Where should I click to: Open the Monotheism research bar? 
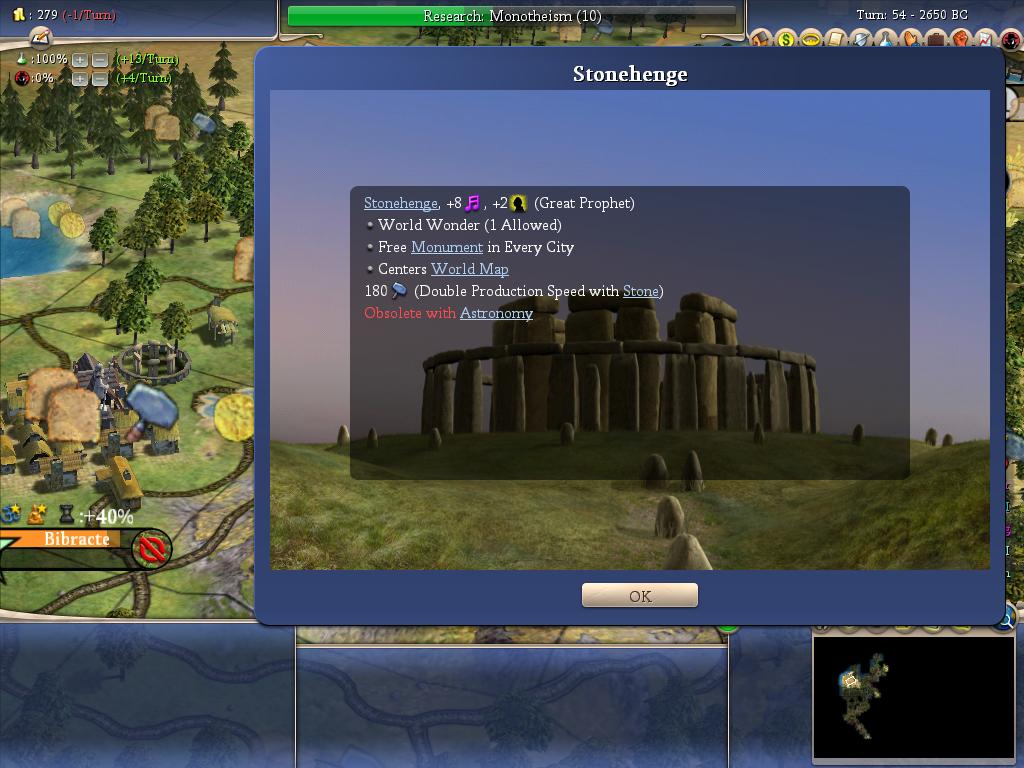click(x=511, y=16)
